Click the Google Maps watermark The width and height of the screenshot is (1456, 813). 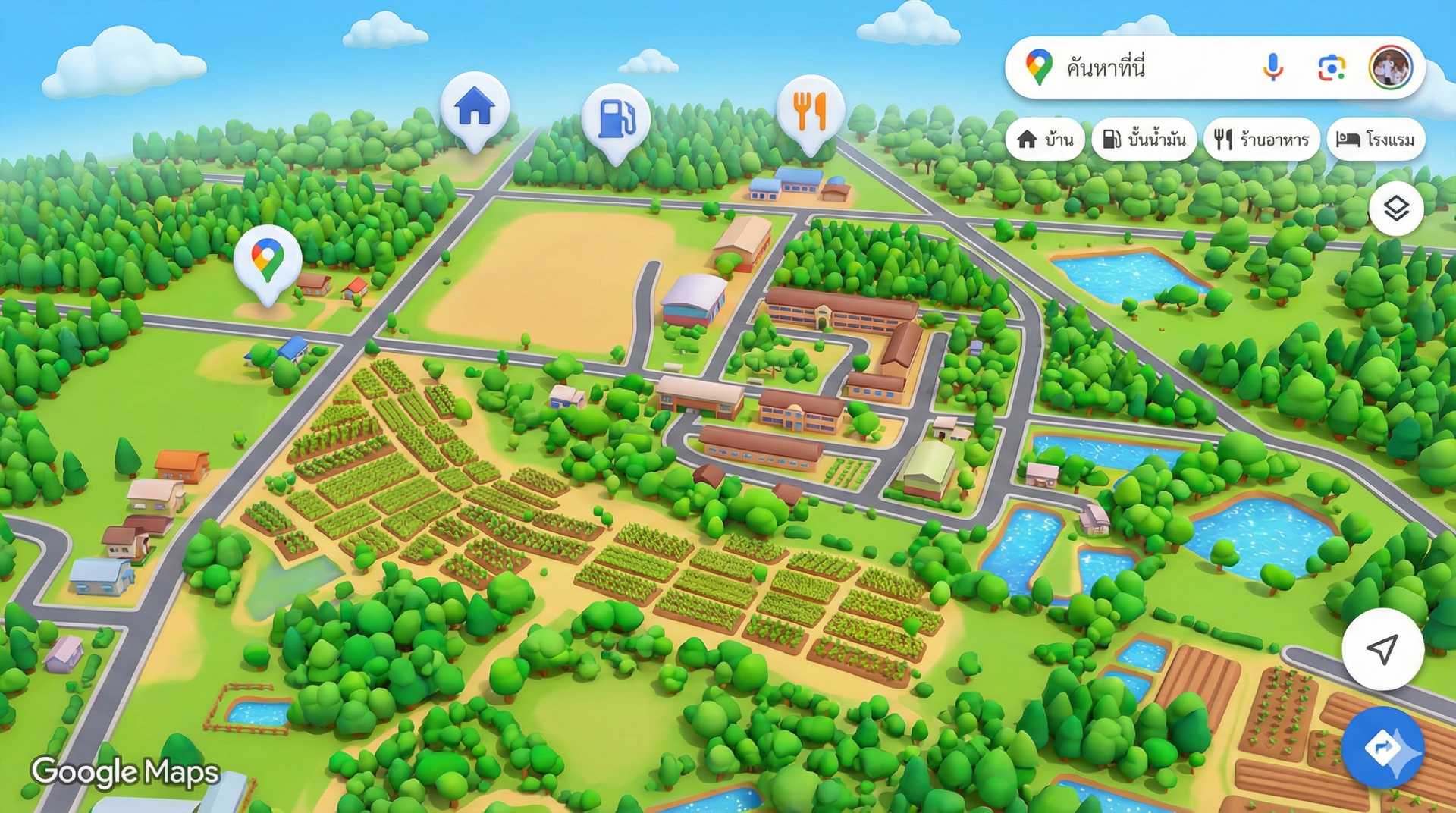[x=125, y=772]
